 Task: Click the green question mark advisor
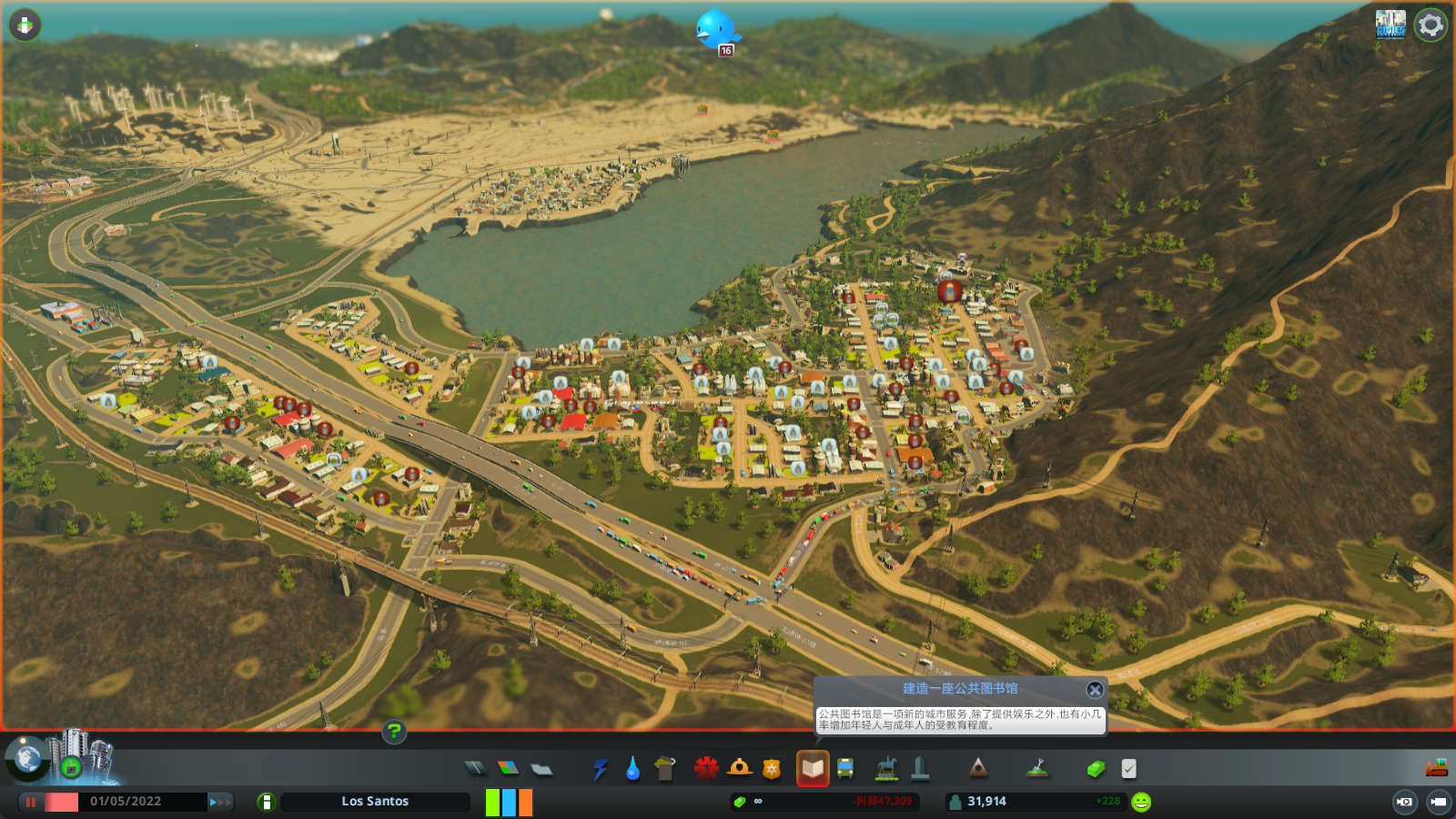[394, 731]
